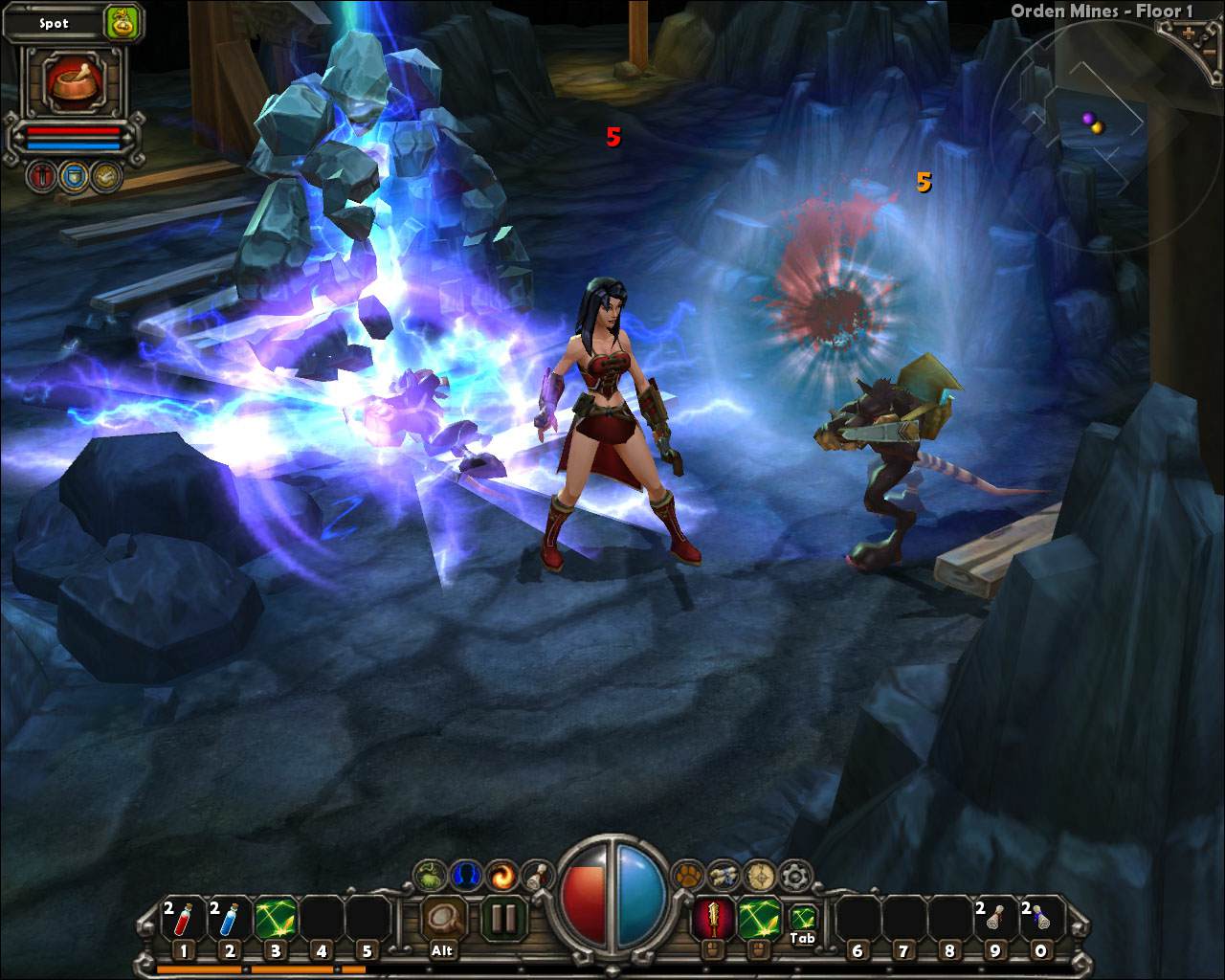Zoom in the minimap with plus button
The image size is (1225, 980).
(x=1189, y=33)
